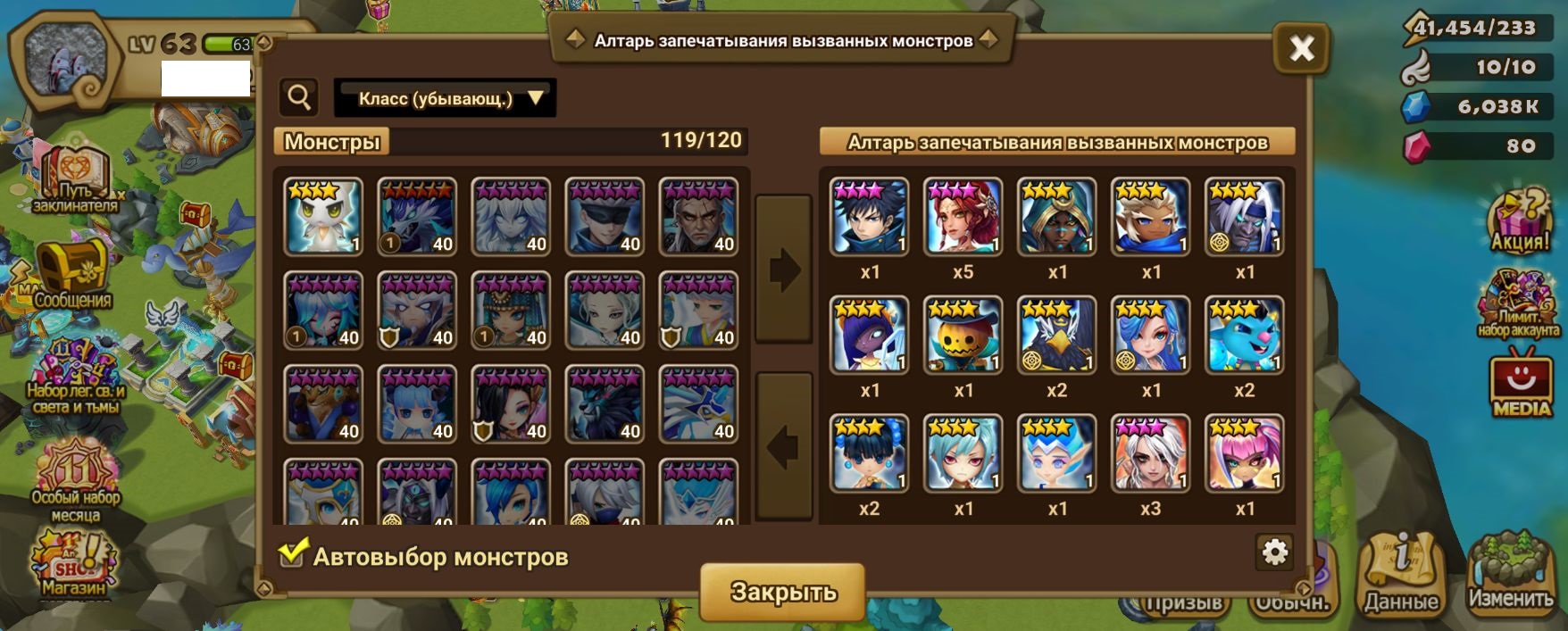This screenshot has height=631, width=1568.
Task: Open the MEDIA button
Action: (1522, 386)
